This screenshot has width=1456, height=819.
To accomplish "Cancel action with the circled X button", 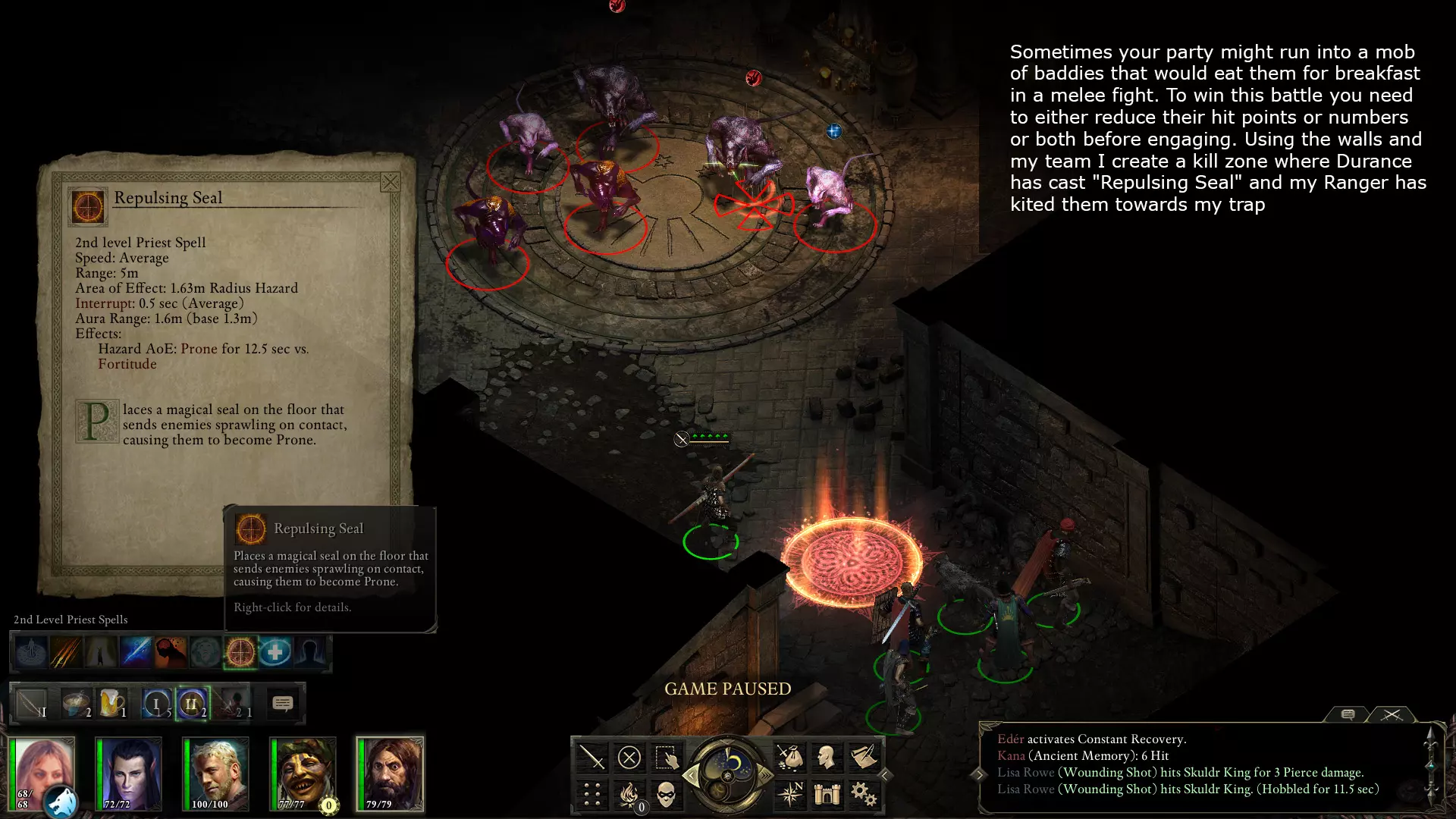I will [x=629, y=757].
